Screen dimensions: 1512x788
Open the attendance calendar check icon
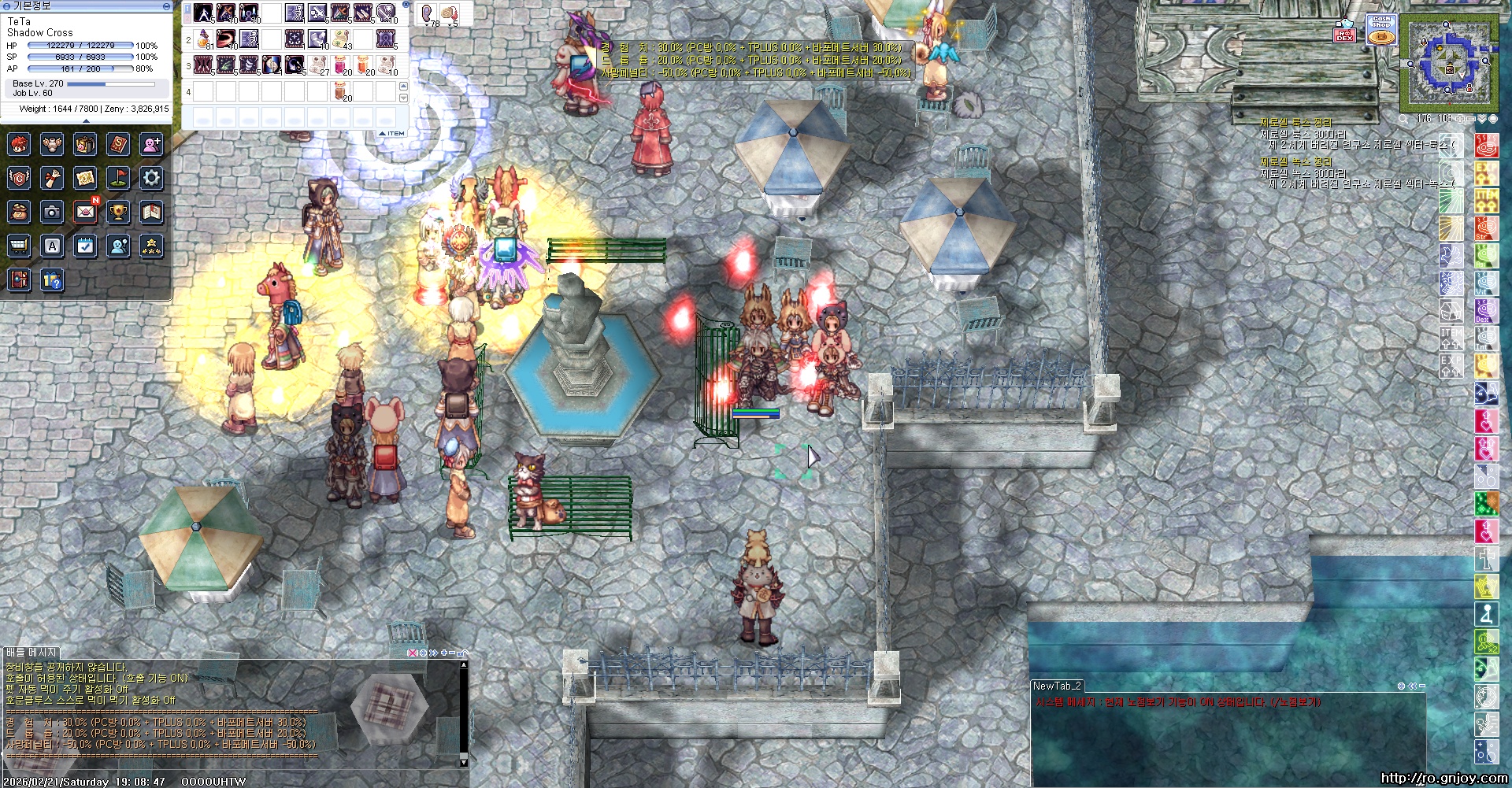85,246
